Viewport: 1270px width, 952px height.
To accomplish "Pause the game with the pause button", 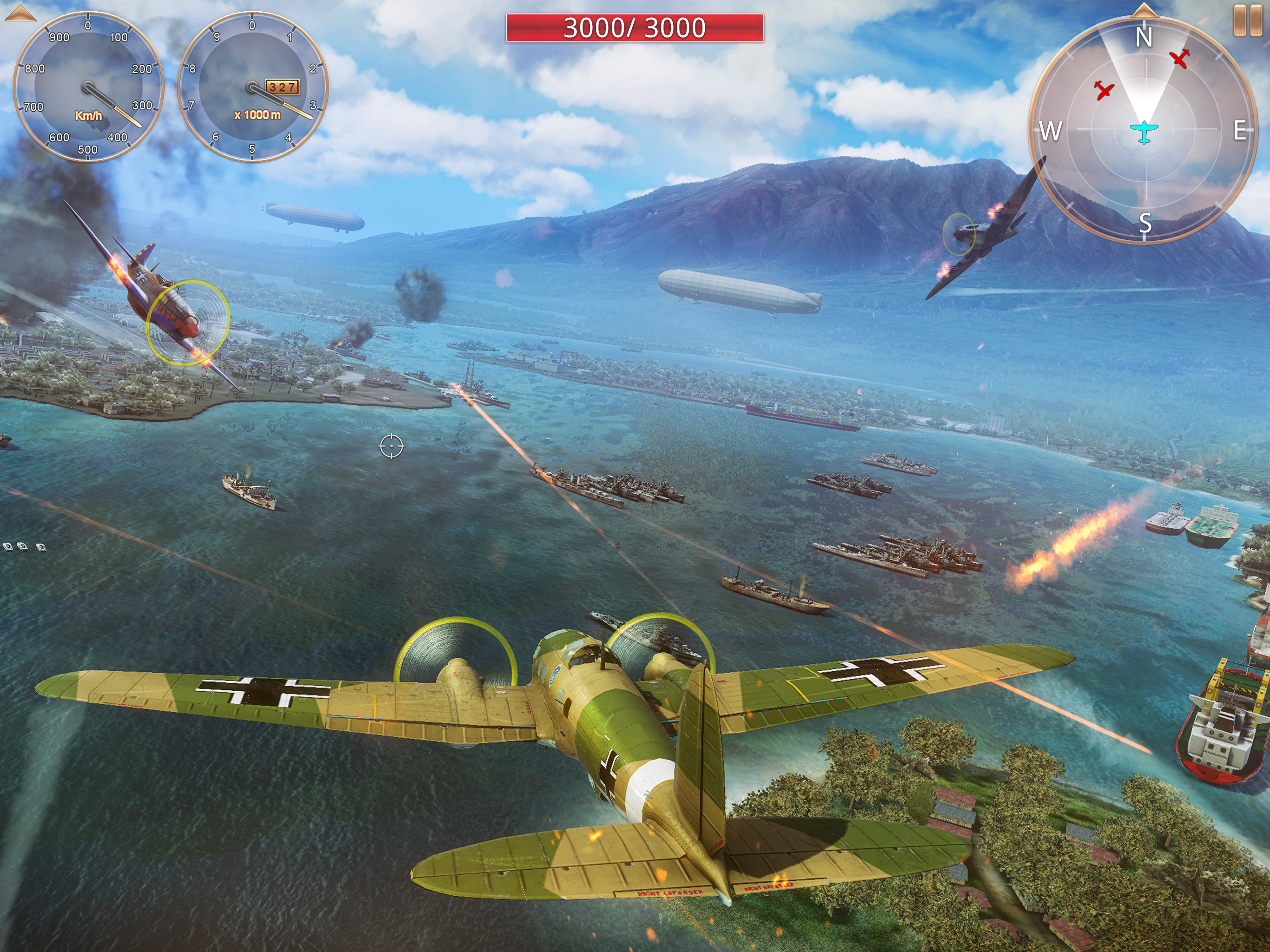I will point(1247,20).
